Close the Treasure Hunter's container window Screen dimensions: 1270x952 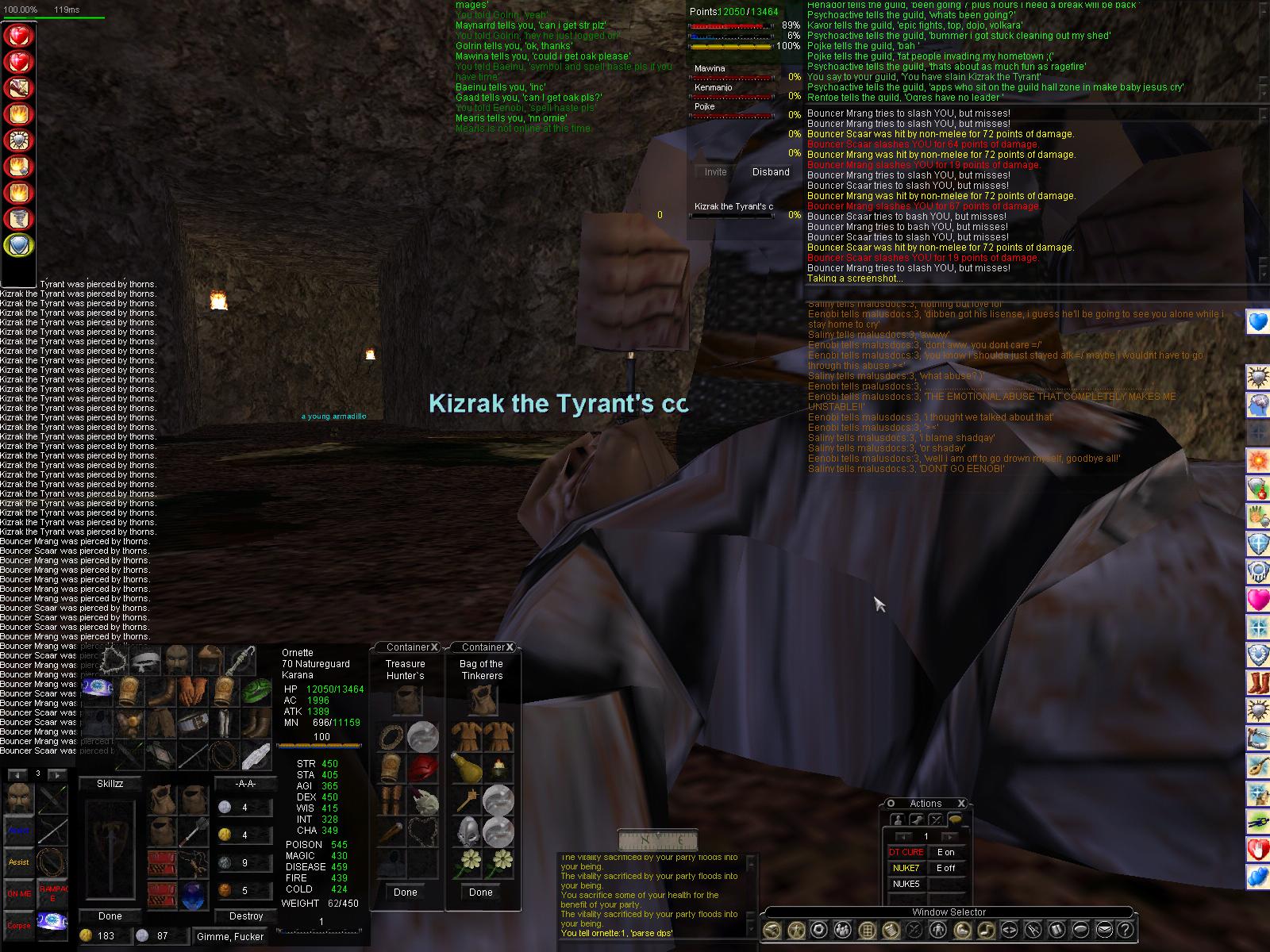point(435,647)
